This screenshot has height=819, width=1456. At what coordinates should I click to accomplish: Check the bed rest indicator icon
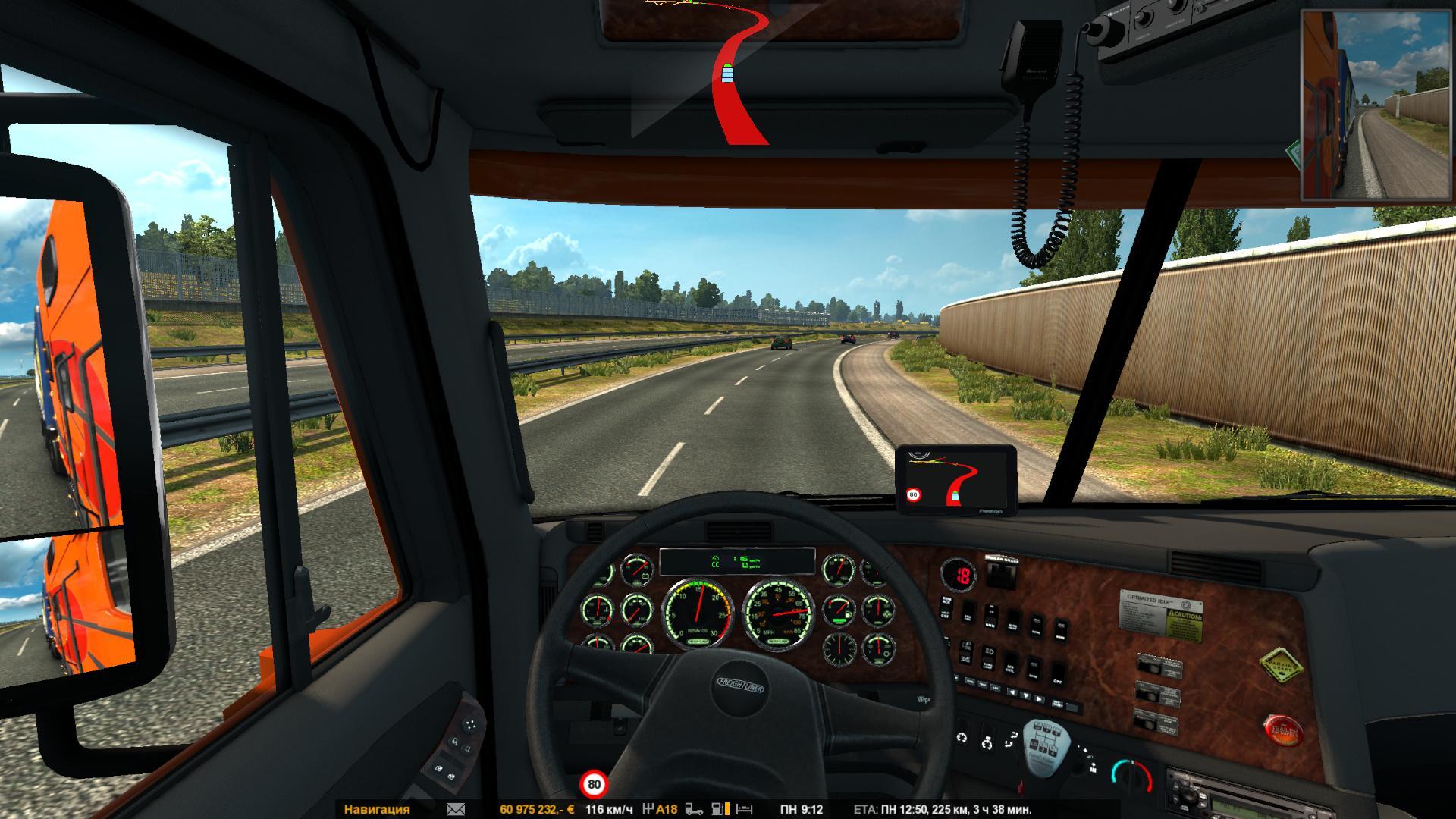[745, 809]
